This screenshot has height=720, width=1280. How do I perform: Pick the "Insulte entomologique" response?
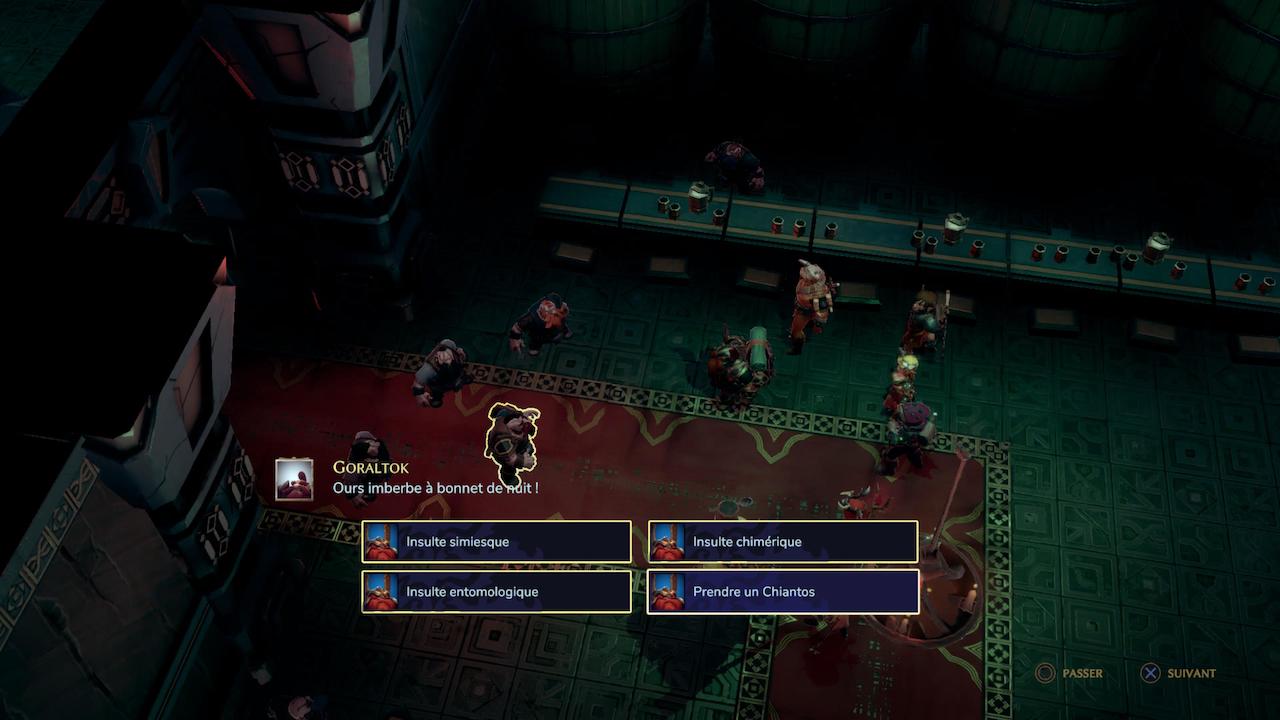[x=496, y=592]
